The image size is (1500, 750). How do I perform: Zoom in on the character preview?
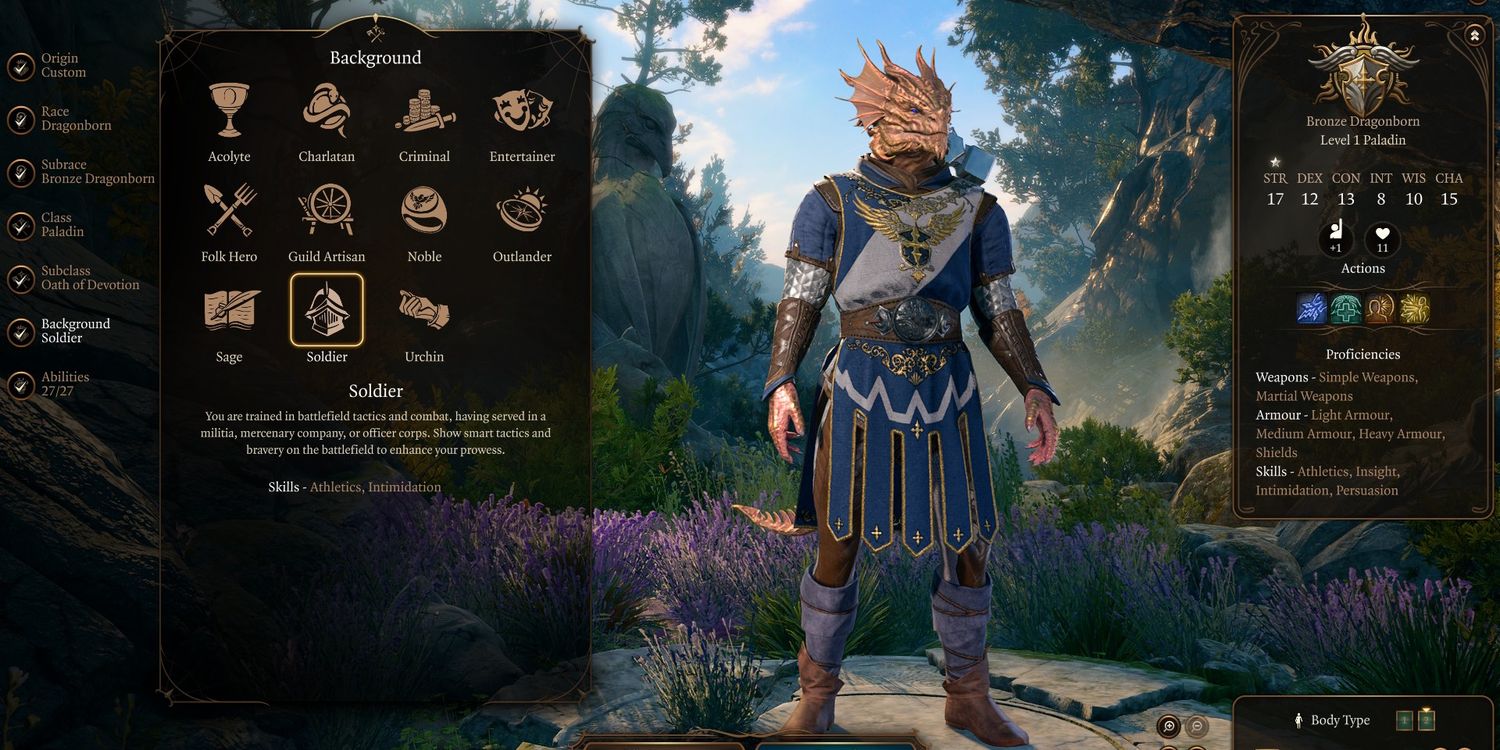pos(1168,727)
